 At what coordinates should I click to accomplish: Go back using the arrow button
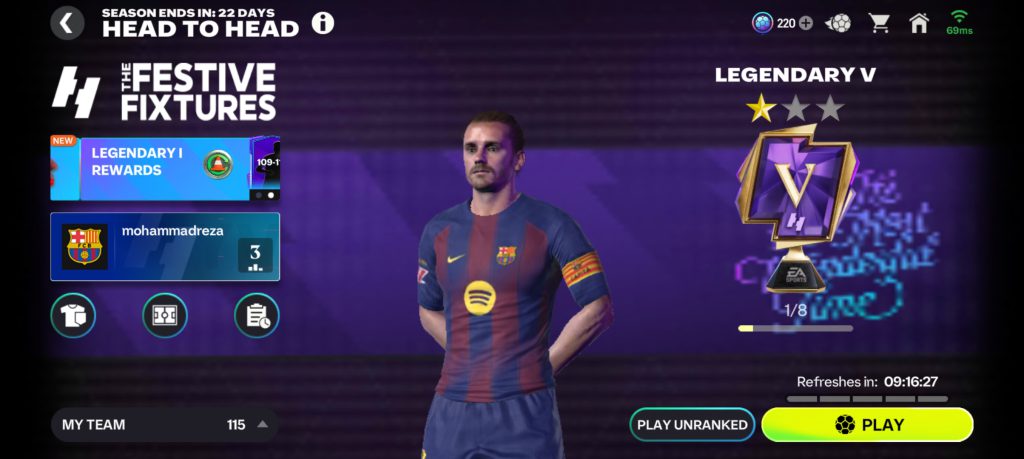click(67, 23)
